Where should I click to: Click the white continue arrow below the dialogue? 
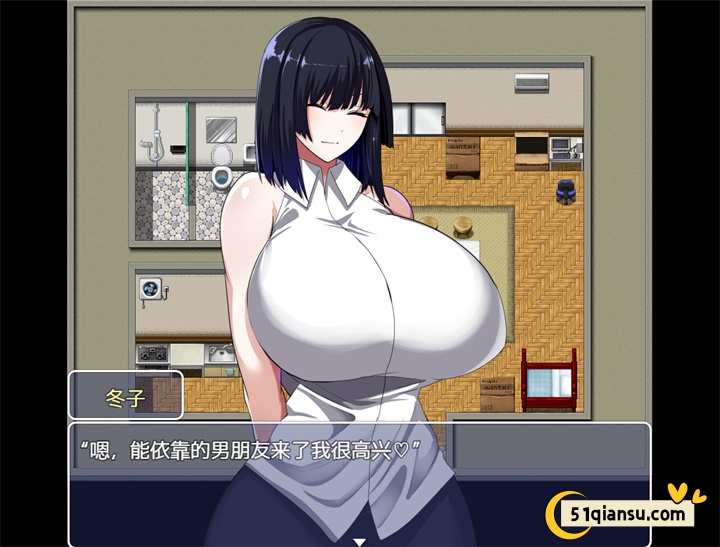359,541
